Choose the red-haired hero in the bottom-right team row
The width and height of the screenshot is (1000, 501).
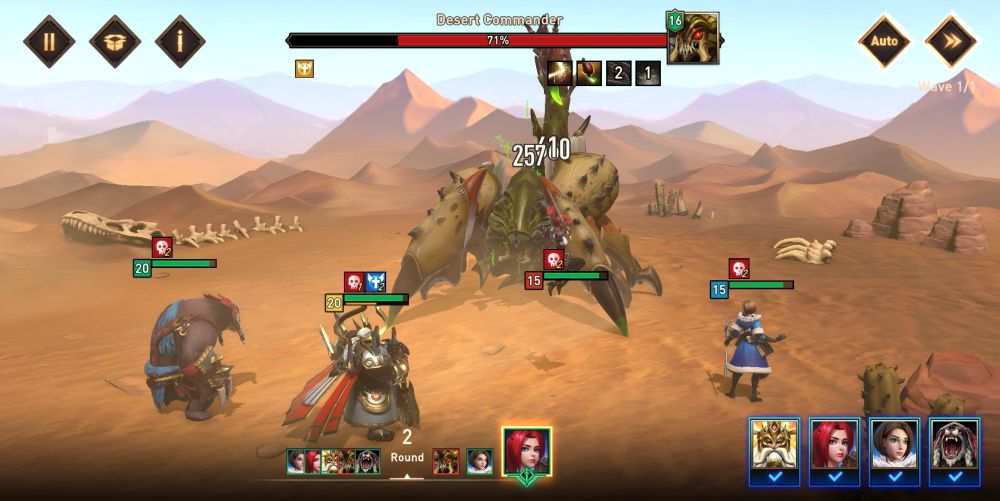tap(834, 445)
